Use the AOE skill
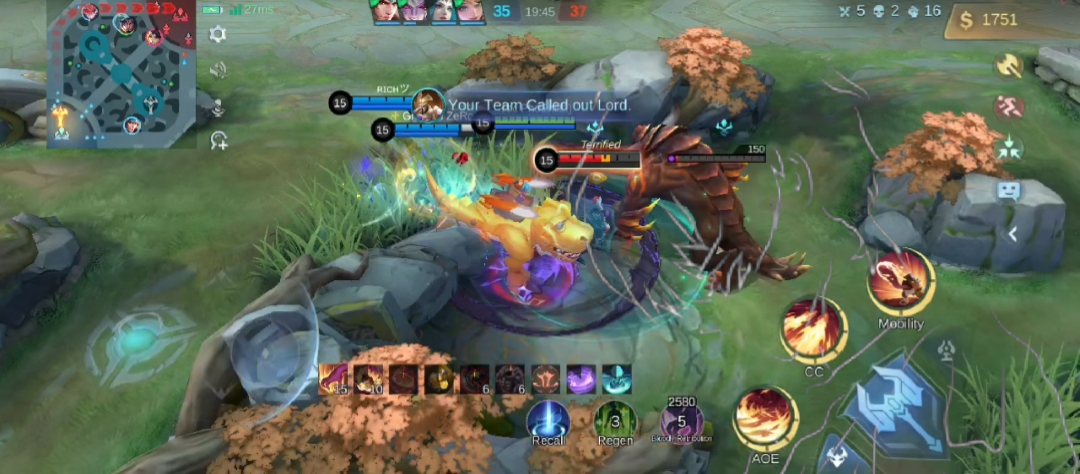The image size is (1080, 474). [x=765, y=419]
